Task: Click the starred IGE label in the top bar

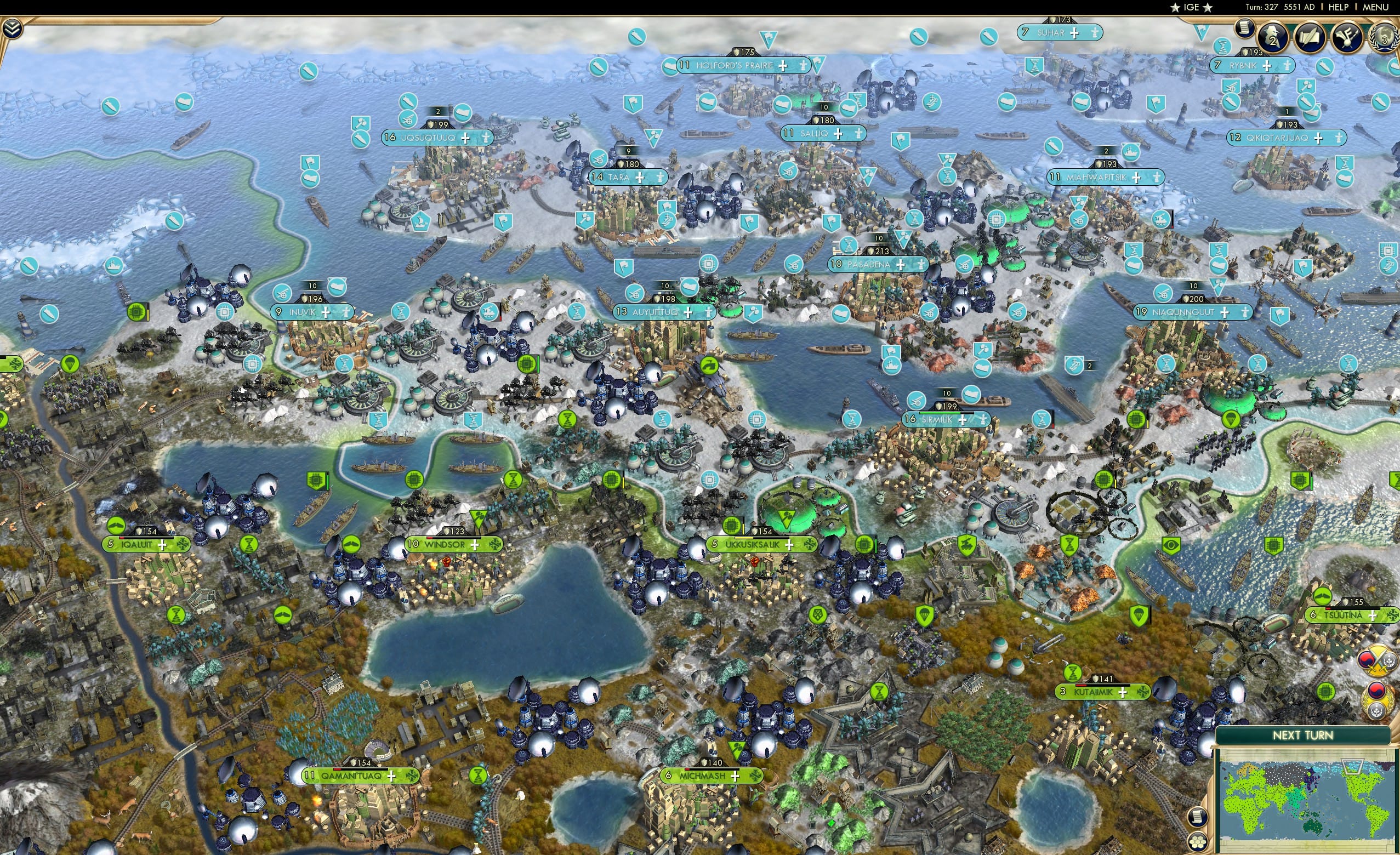Action: pyautogui.click(x=1191, y=7)
